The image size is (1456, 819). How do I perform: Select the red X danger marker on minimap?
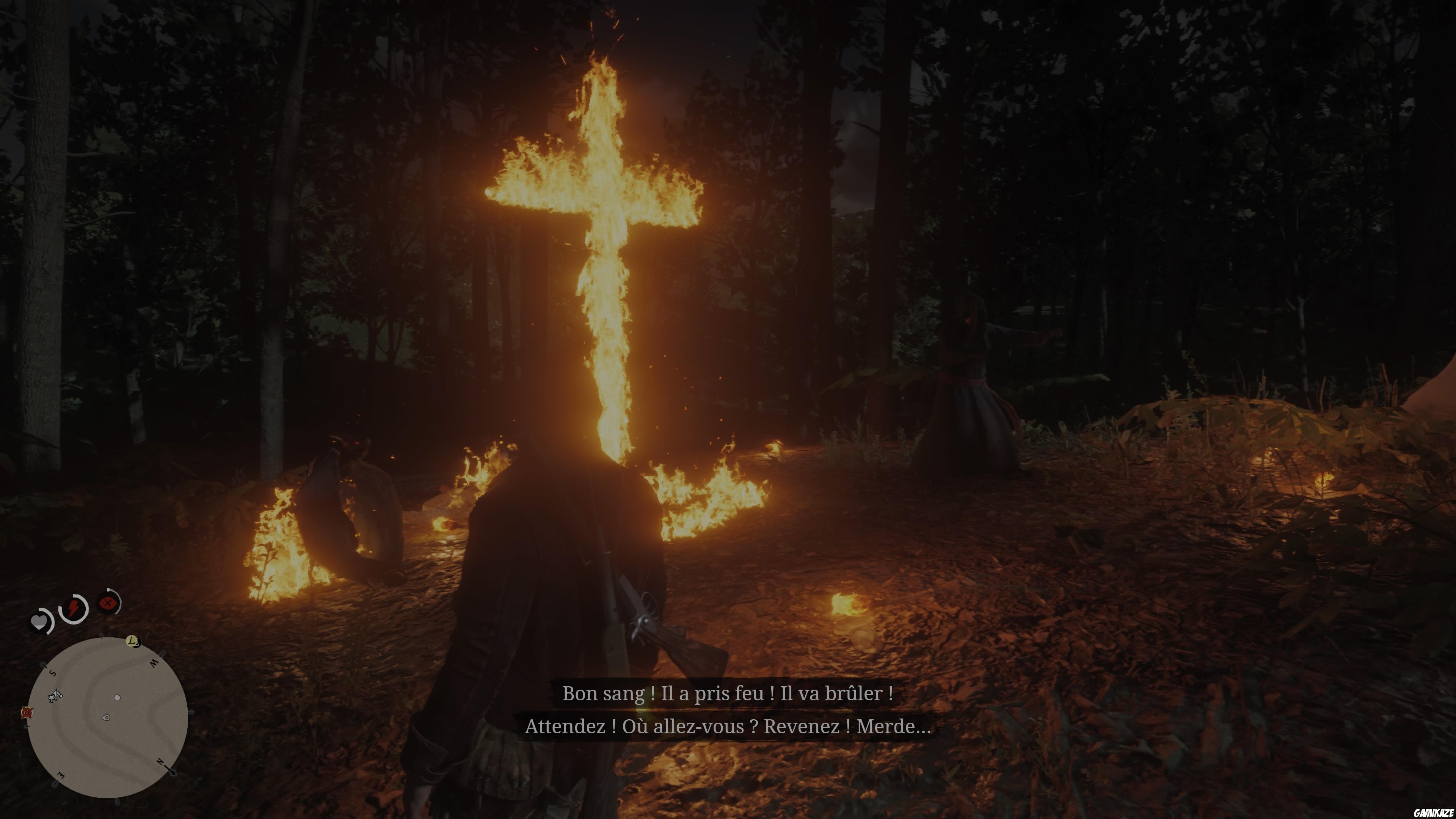click(27, 713)
